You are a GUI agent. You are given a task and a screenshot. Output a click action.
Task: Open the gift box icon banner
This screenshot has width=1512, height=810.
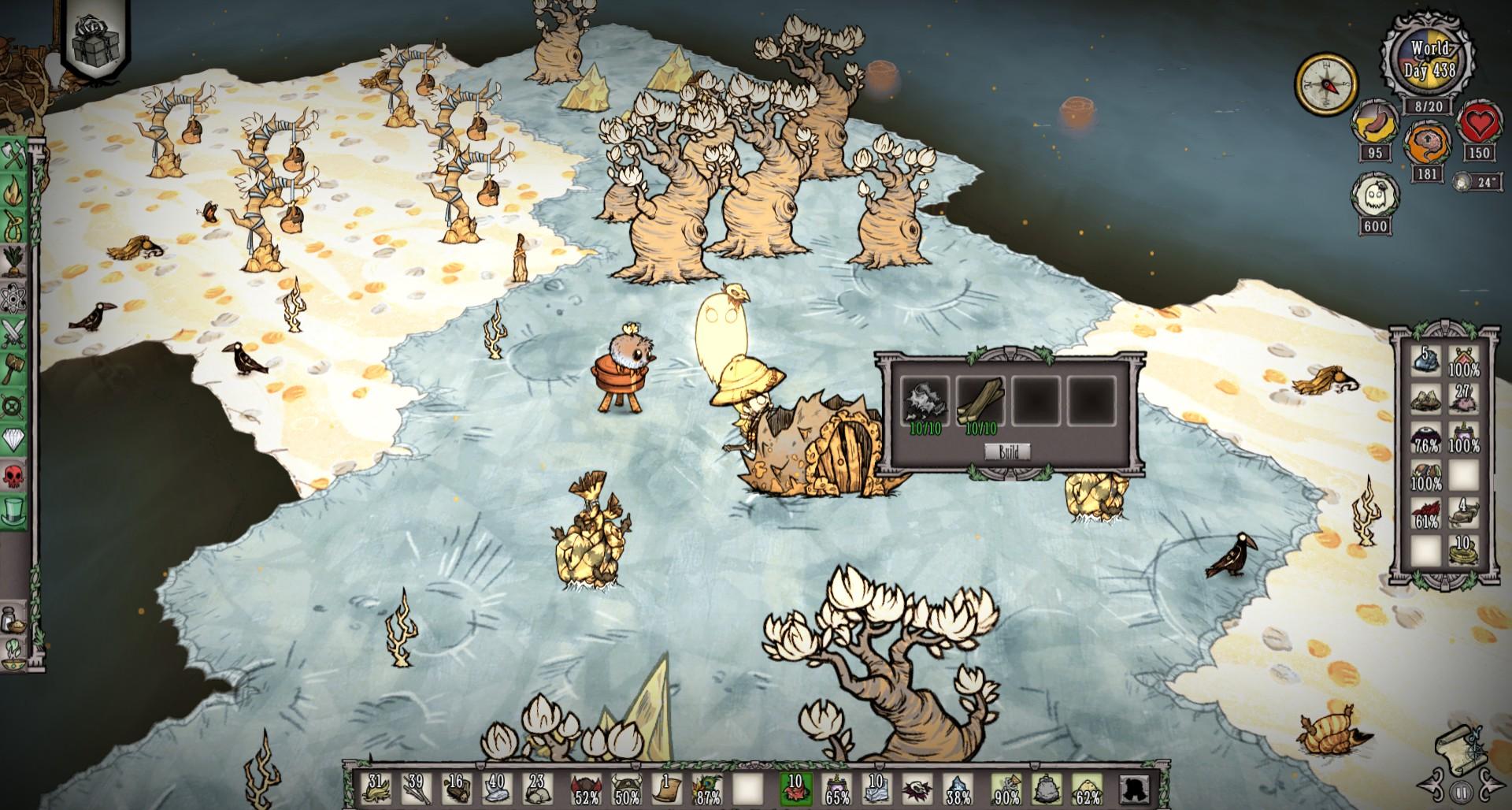coord(96,35)
